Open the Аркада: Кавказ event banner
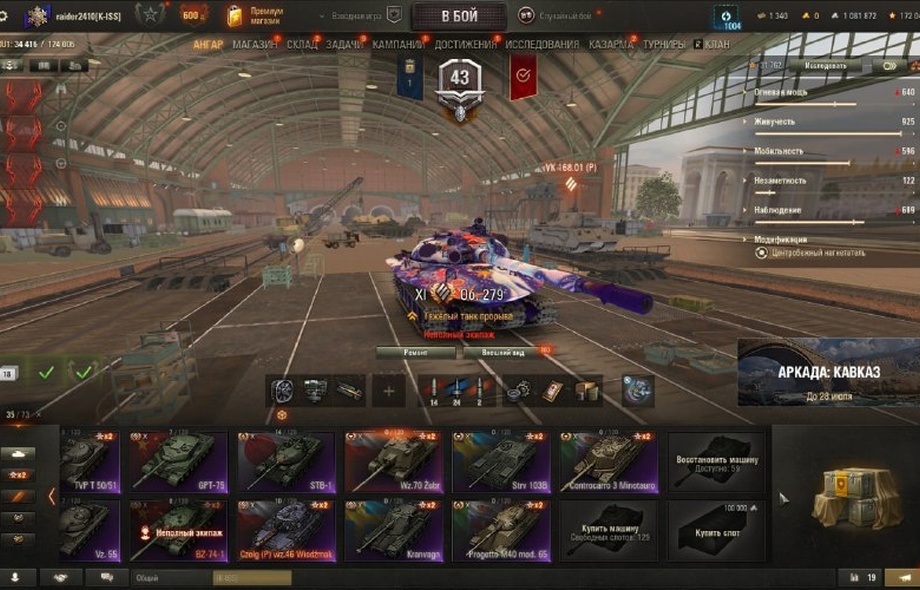 (x=828, y=373)
